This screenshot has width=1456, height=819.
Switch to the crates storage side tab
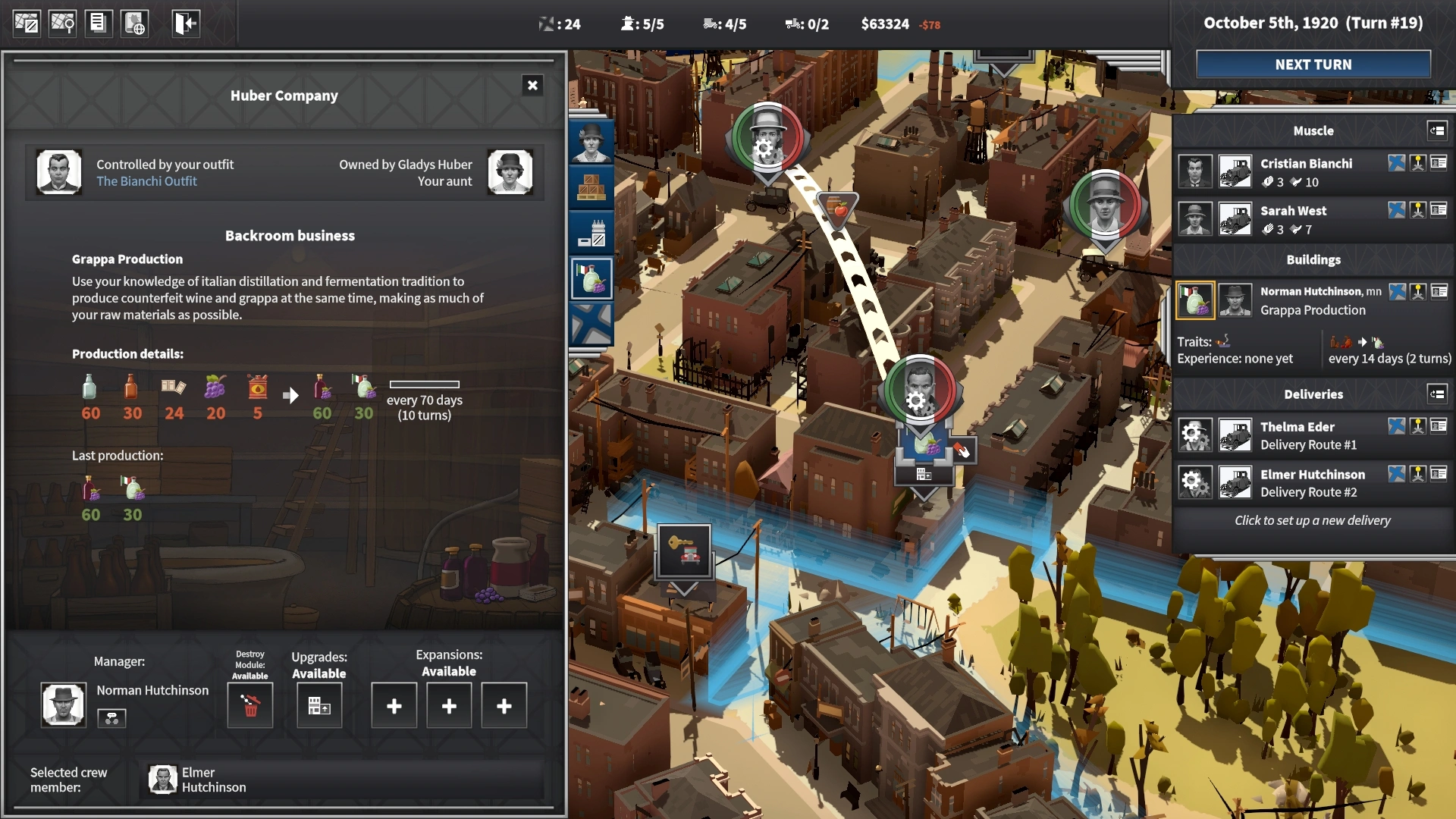(591, 187)
